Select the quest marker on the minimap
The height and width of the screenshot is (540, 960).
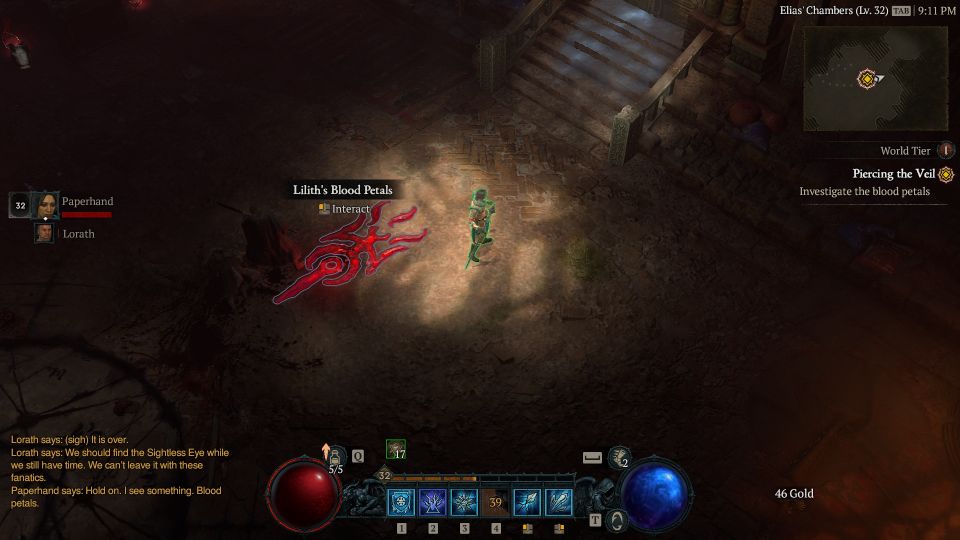867,77
